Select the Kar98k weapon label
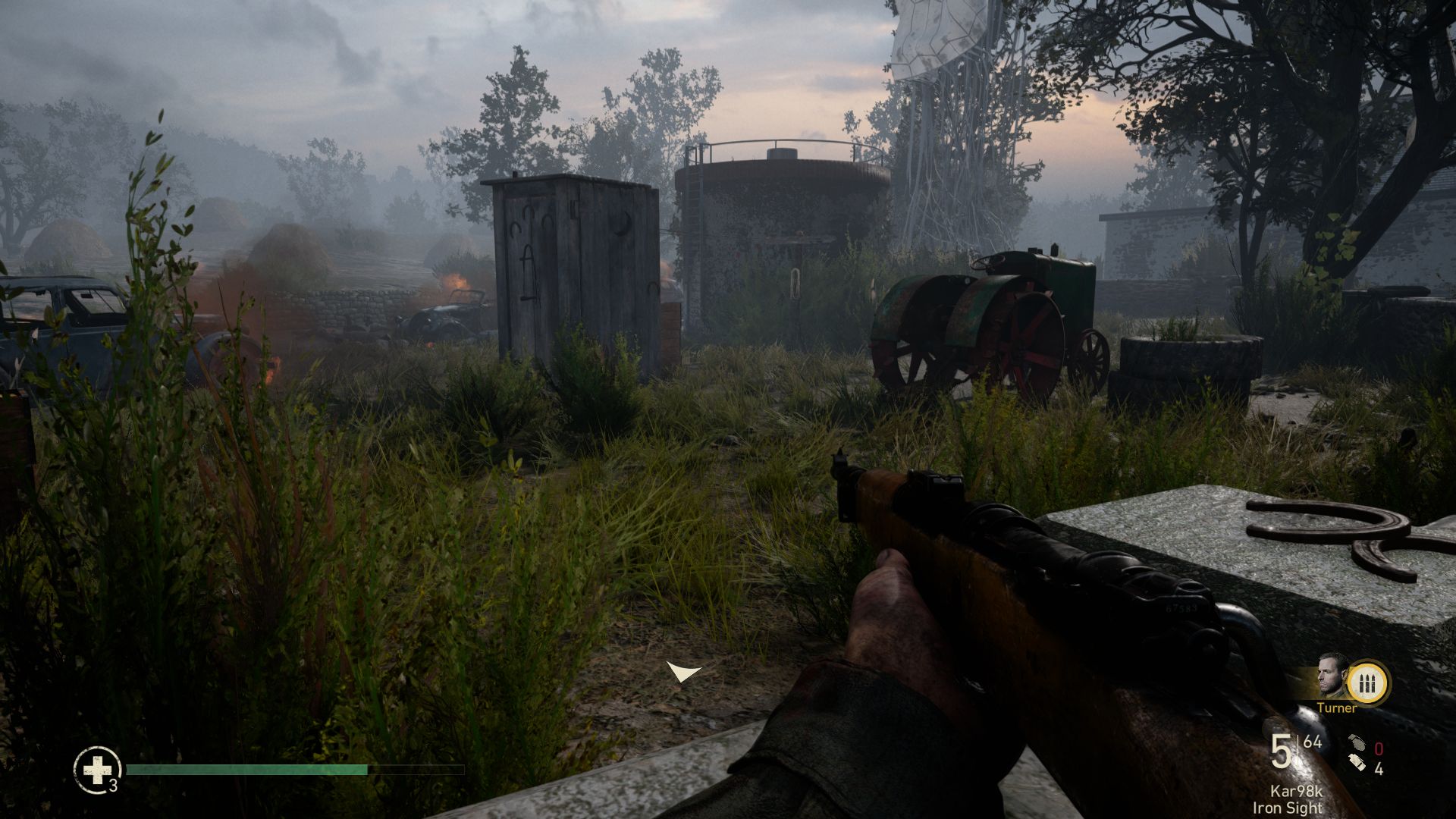Screen dimensions: 1456x819 [1296, 792]
